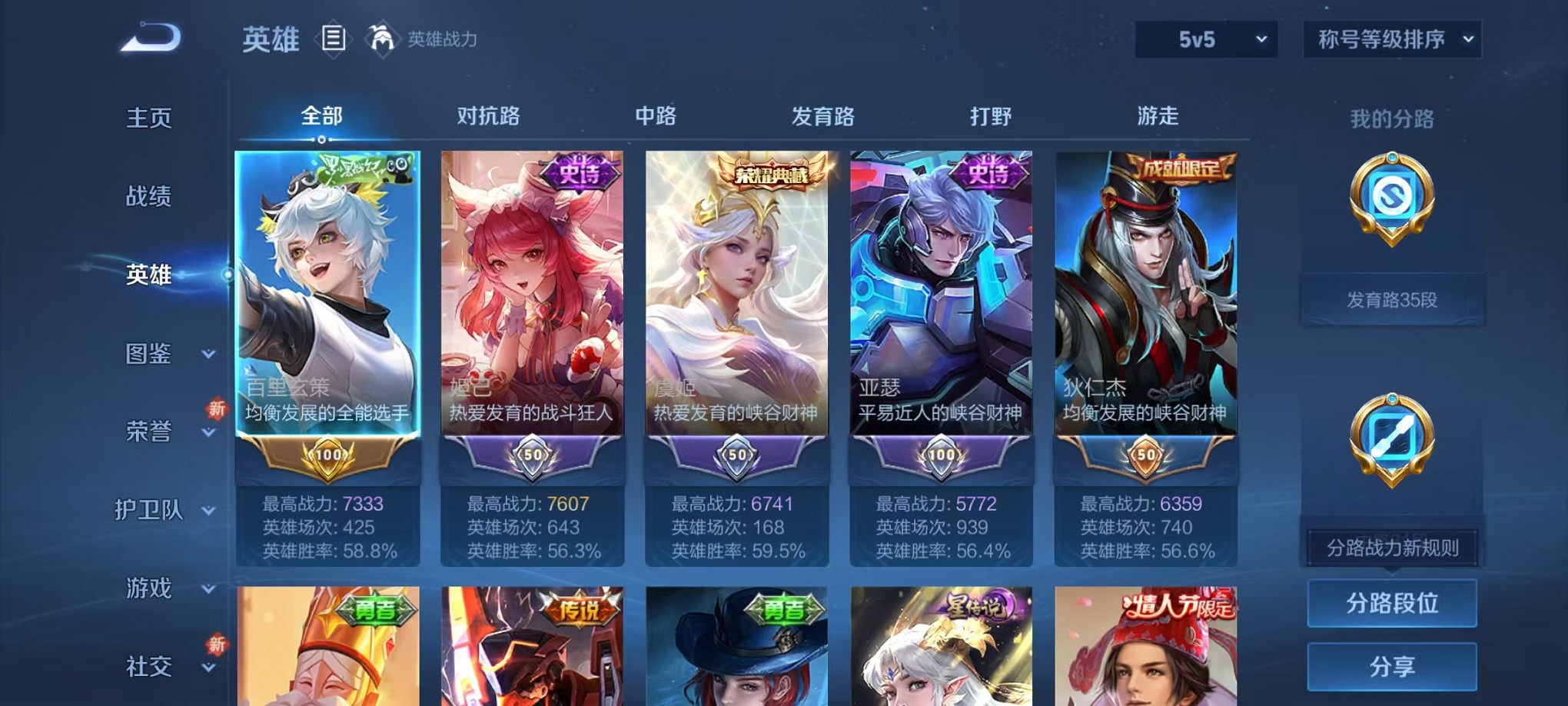Click the list icon beside 英雄 title
Image resolution: width=1568 pixels, height=706 pixels.
pyautogui.click(x=334, y=38)
